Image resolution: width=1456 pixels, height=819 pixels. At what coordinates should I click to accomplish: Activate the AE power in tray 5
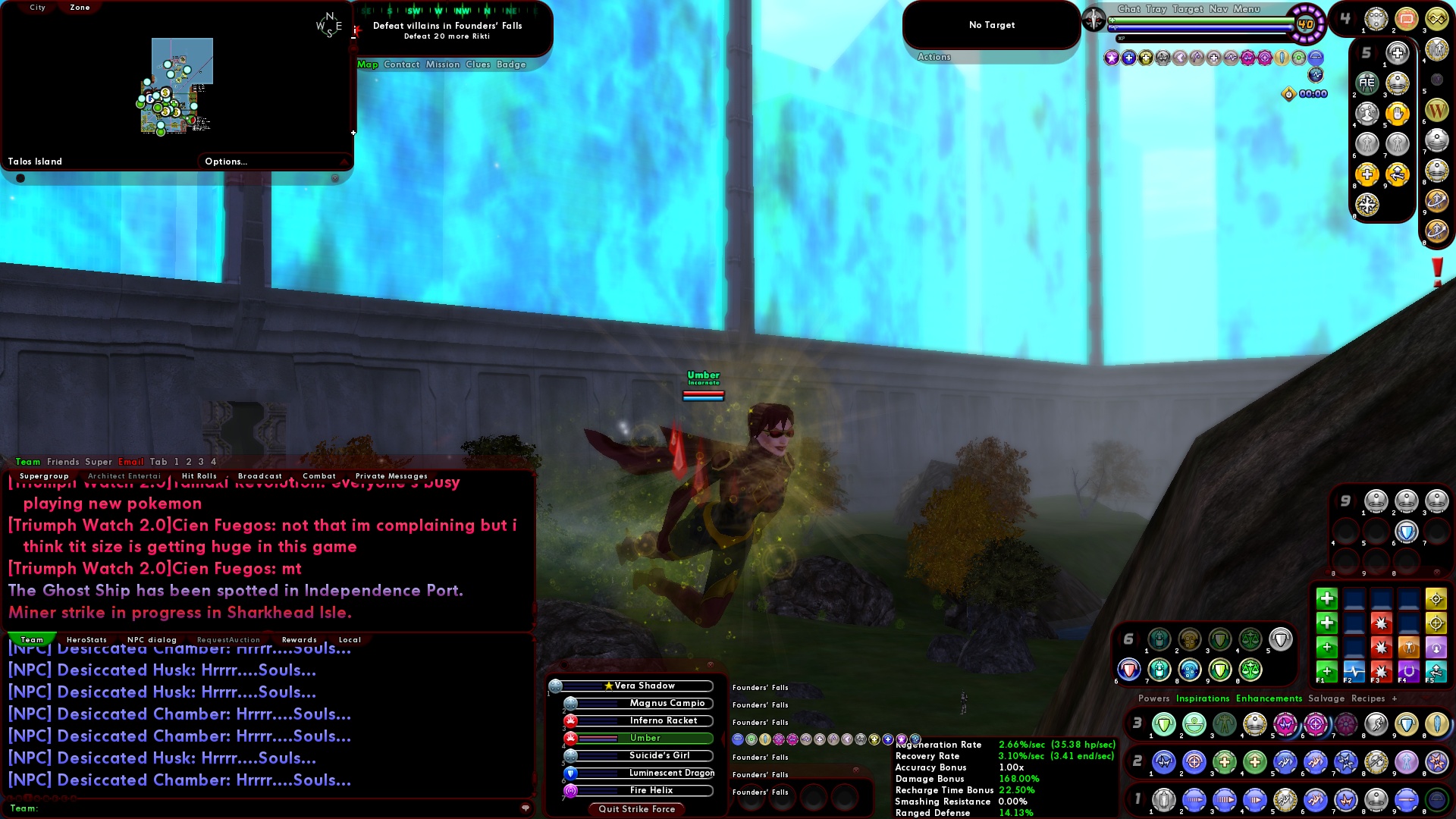pos(1367,83)
